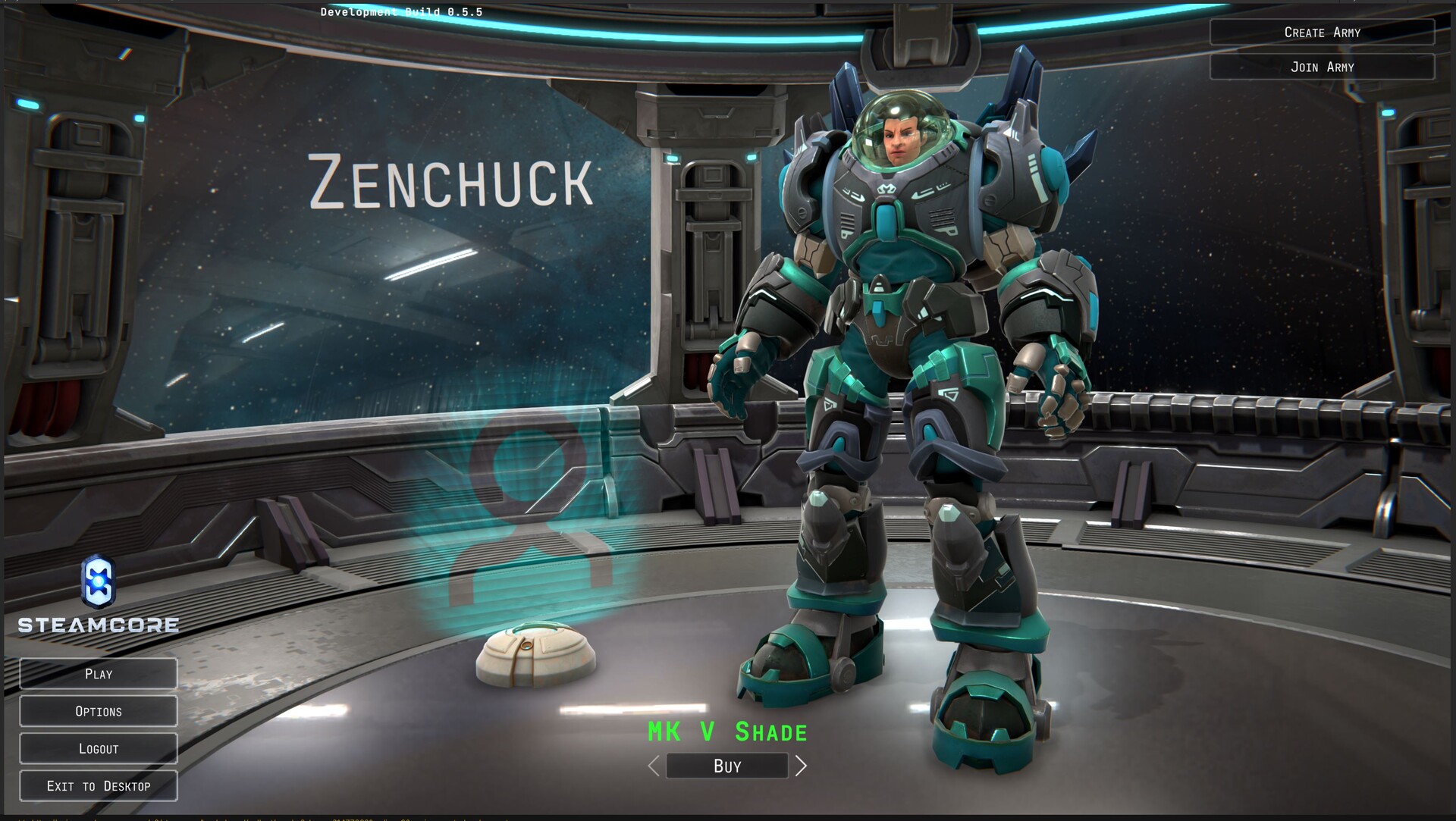Click Exit to Desktop
This screenshot has height=821, width=1456.
[99, 786]
